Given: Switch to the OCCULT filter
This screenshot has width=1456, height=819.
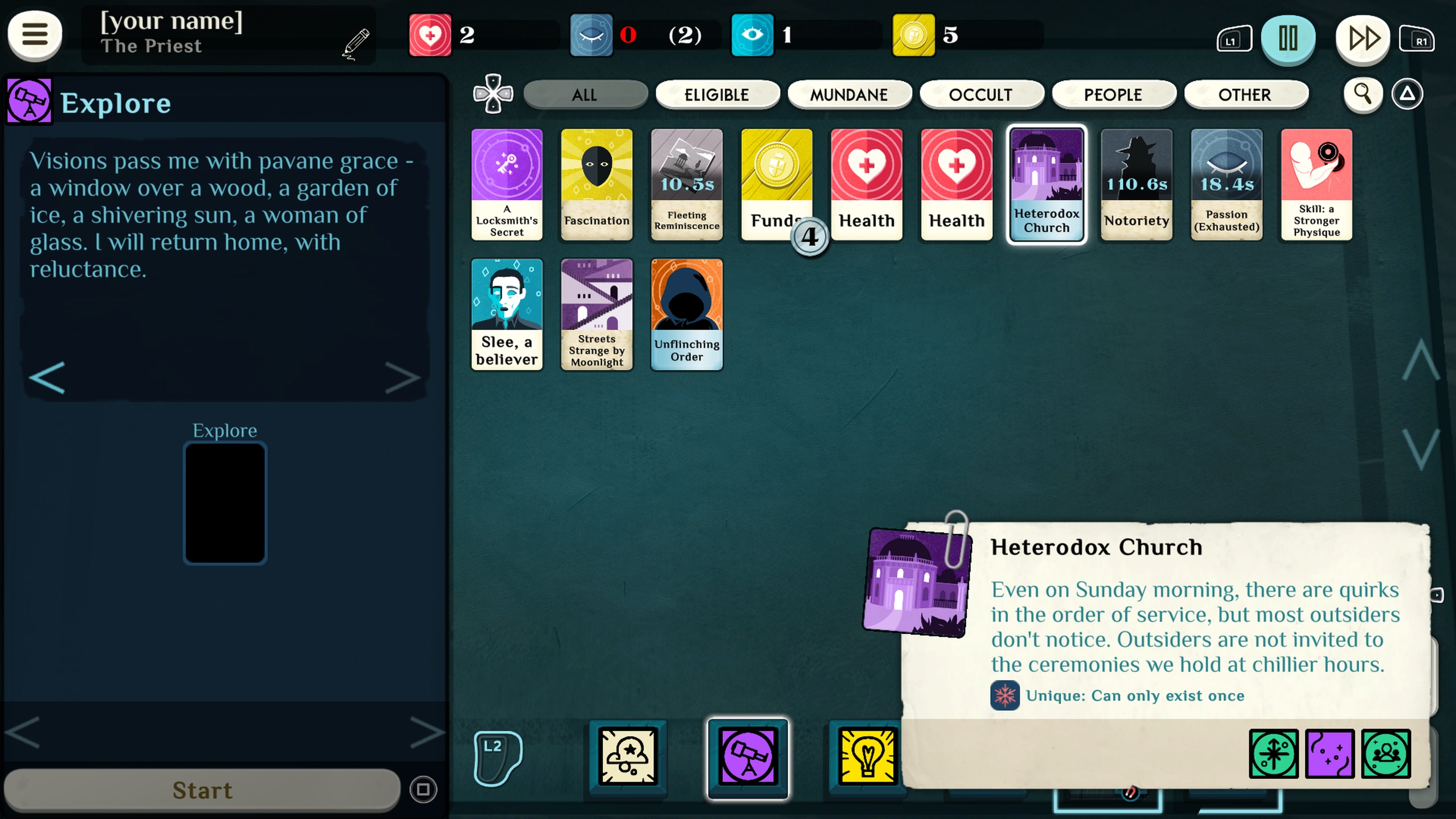Looking at the screenshot, I should pyautogui.click(x=981, y=94).
